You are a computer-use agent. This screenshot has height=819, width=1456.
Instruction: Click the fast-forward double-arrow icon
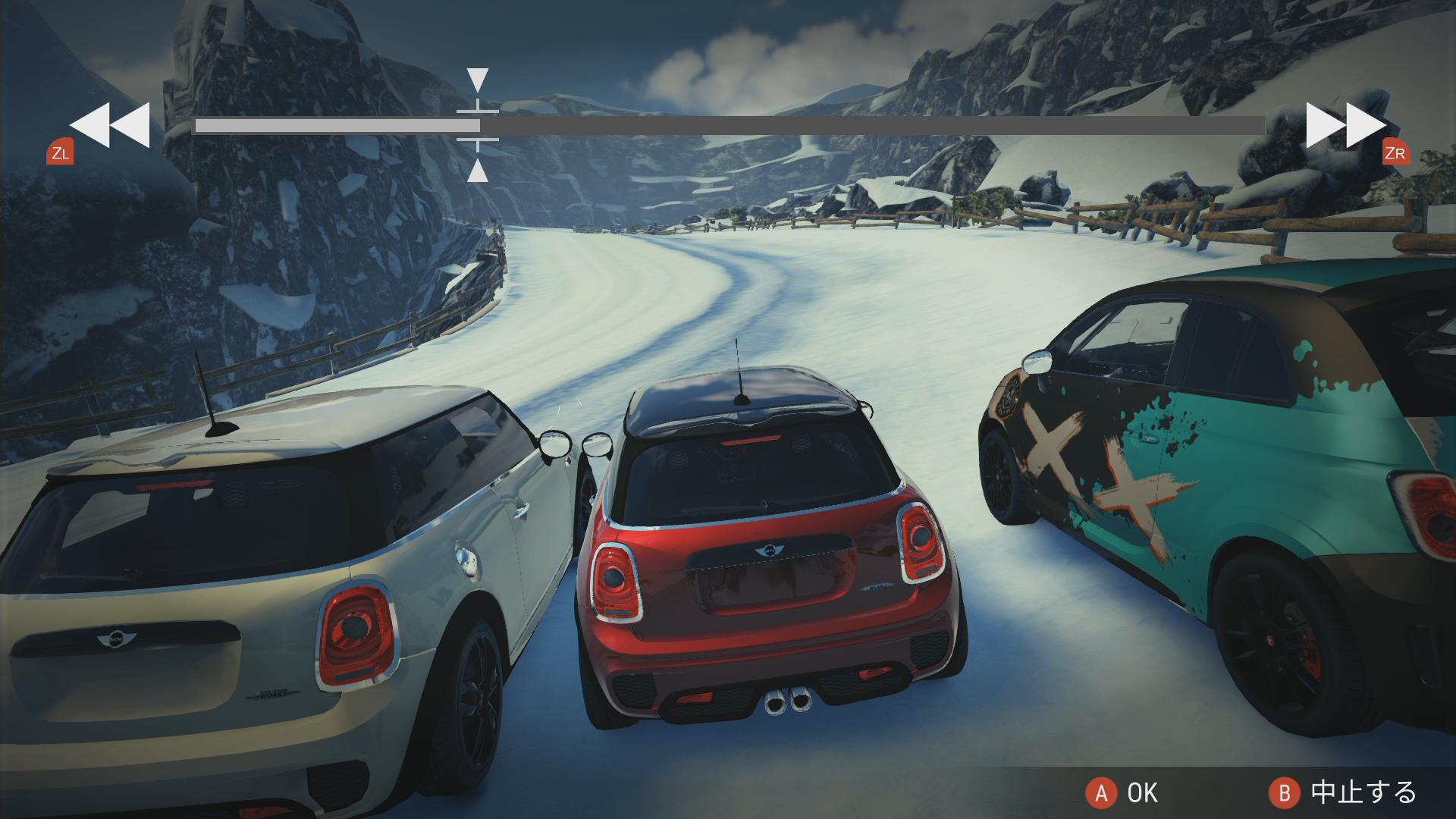(1345, 125)
